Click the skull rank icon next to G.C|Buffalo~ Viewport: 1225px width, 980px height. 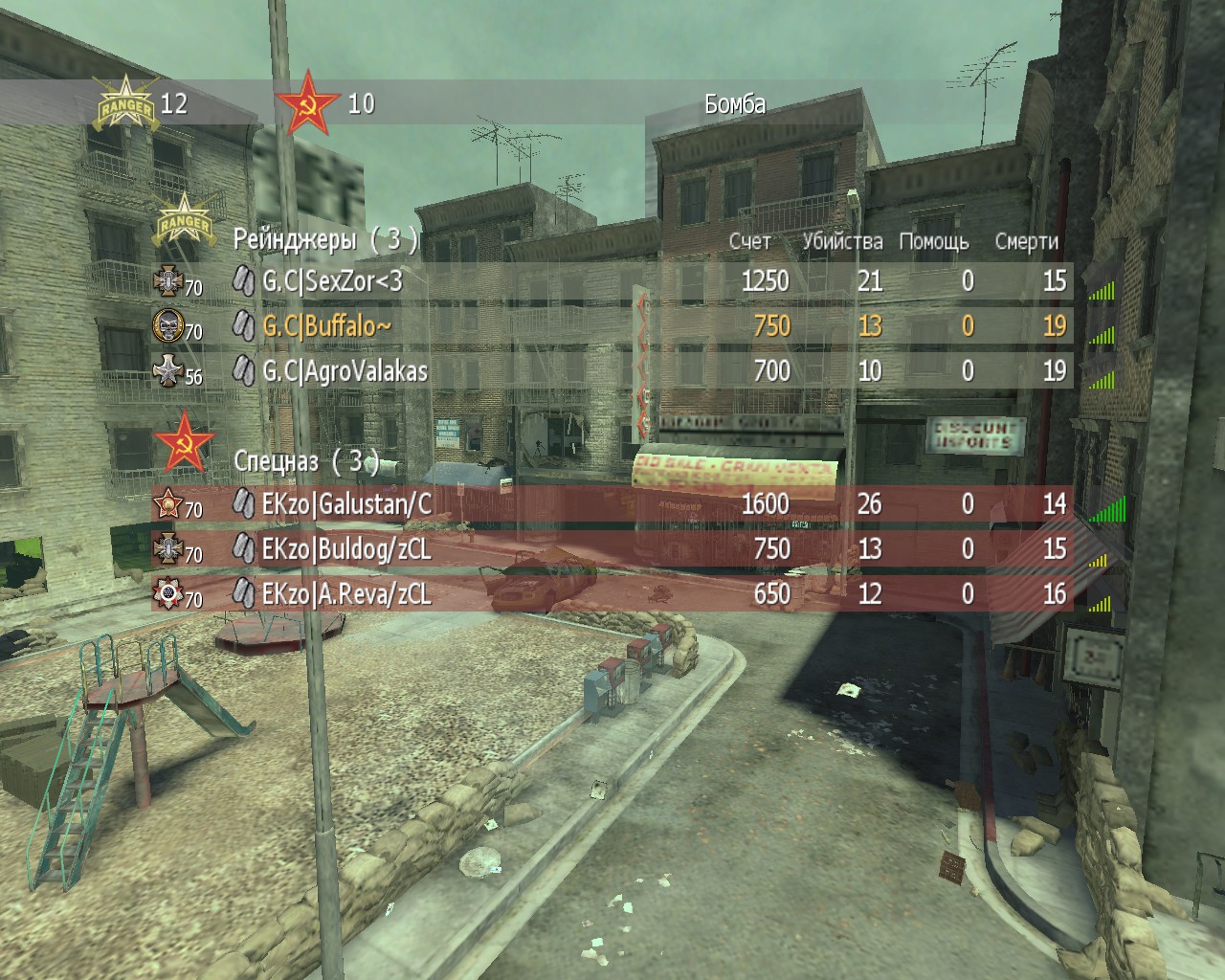click(167, 325)
